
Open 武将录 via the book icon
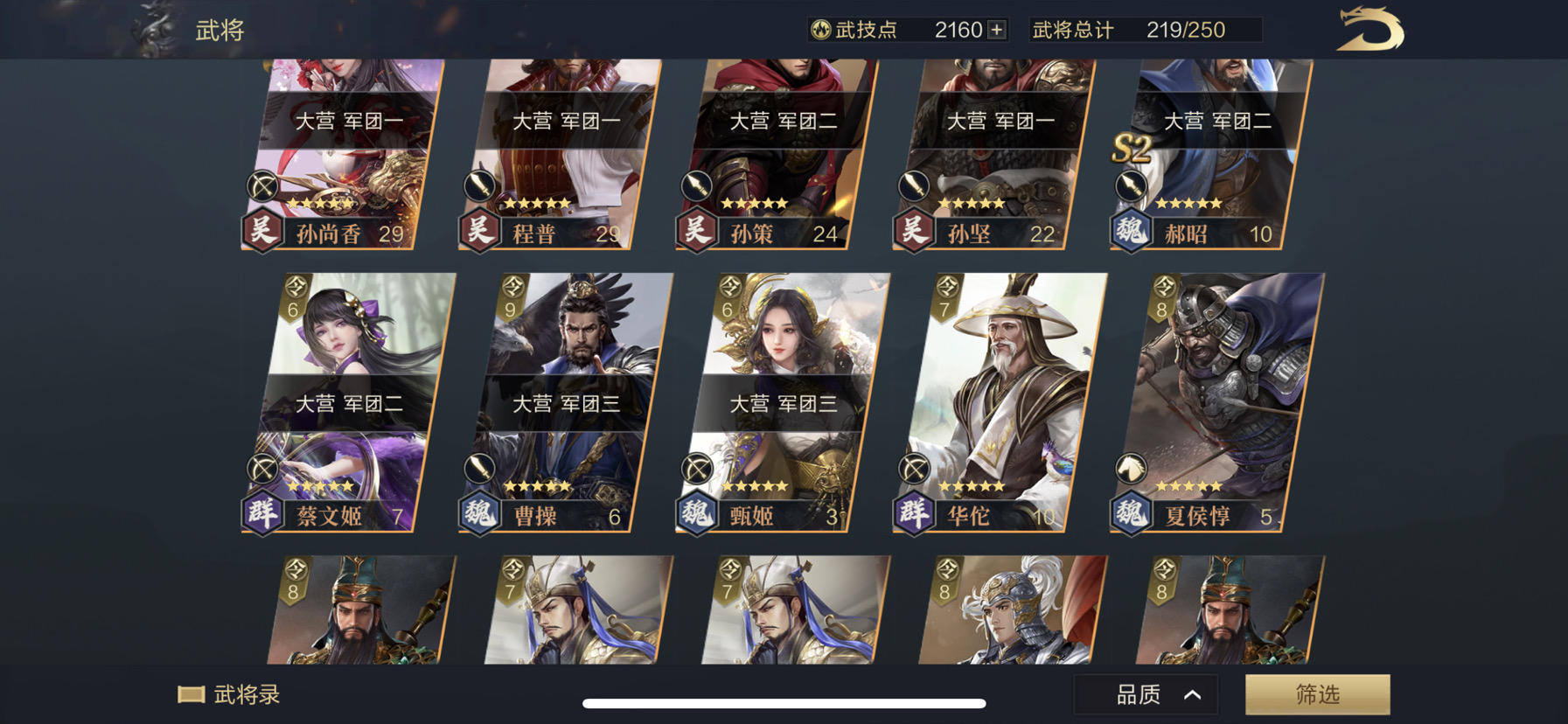(x=192, y=696)
